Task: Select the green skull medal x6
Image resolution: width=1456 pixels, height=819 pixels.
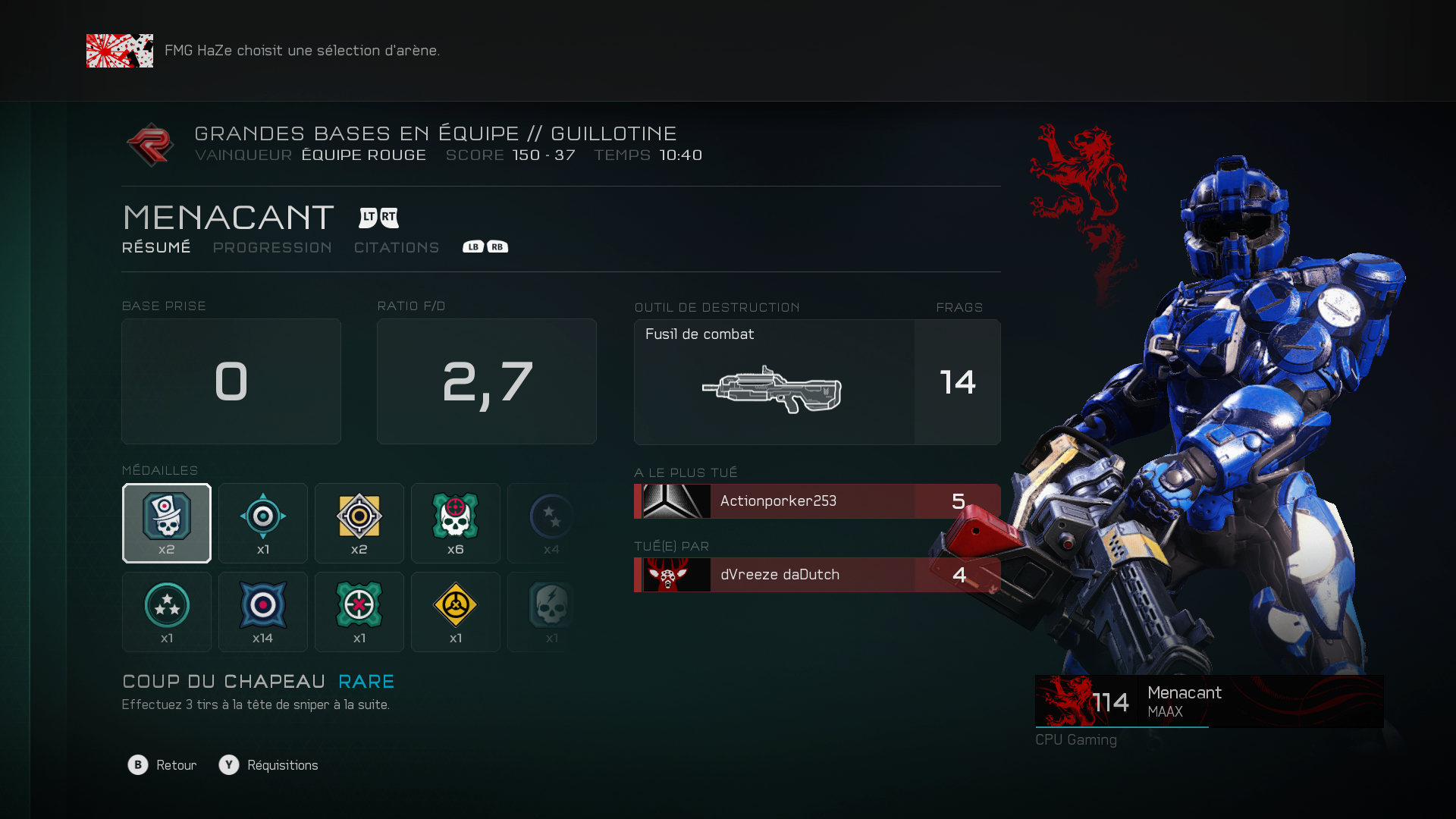Action: 456,523
